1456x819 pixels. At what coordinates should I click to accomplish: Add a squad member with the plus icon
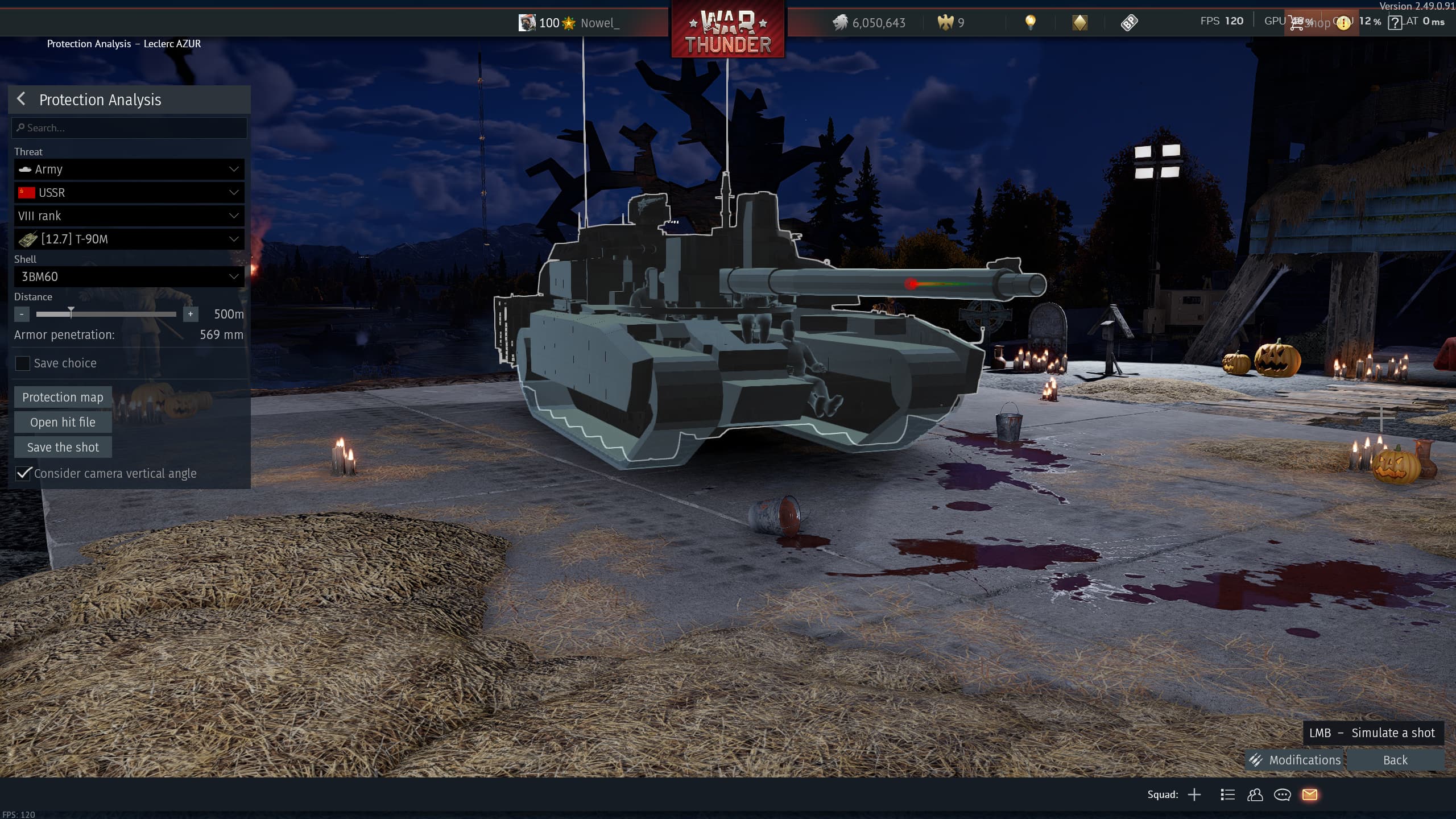point(1194,795)
